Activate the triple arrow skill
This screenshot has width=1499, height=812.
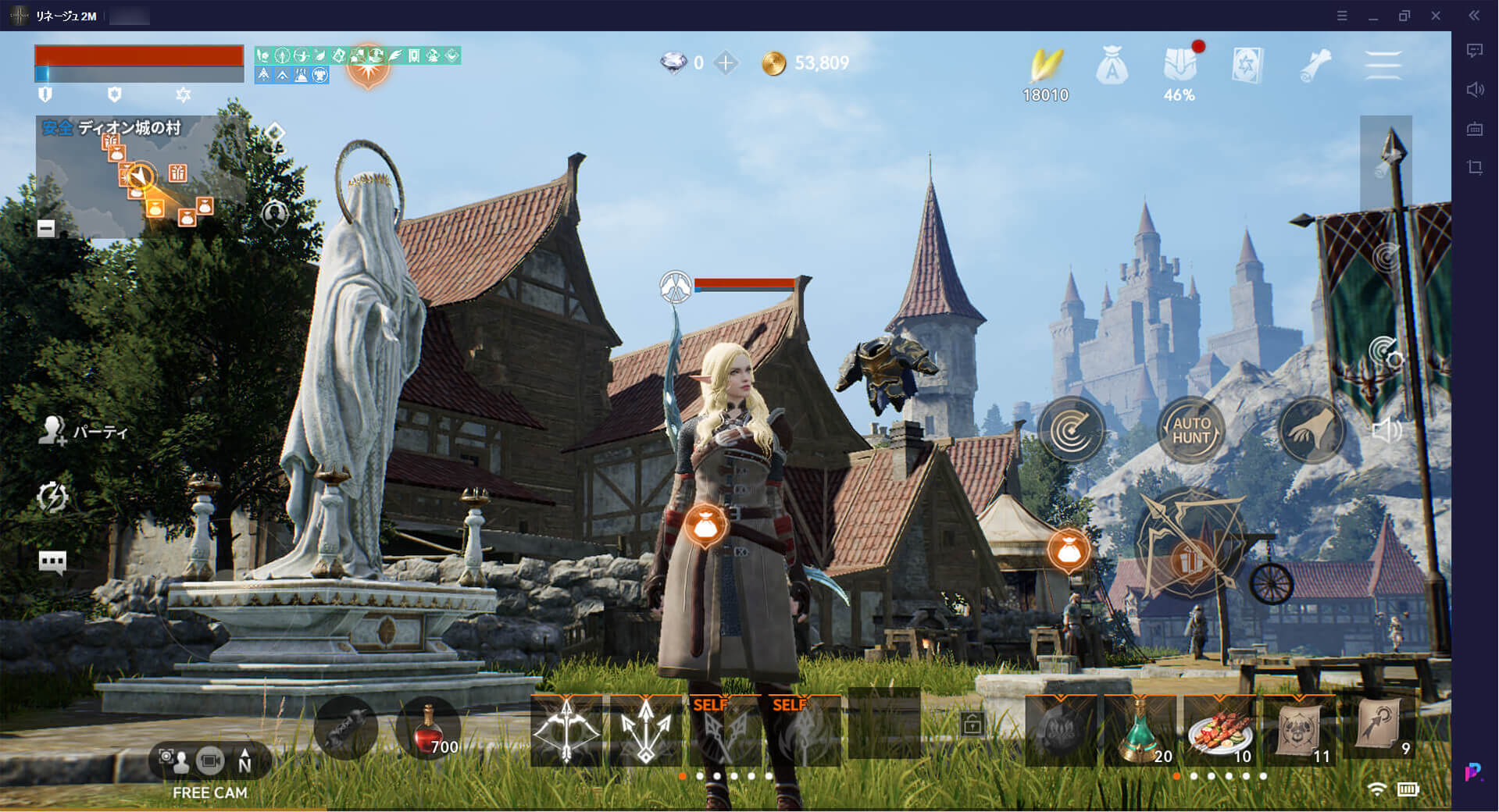(x=646, y=730)
